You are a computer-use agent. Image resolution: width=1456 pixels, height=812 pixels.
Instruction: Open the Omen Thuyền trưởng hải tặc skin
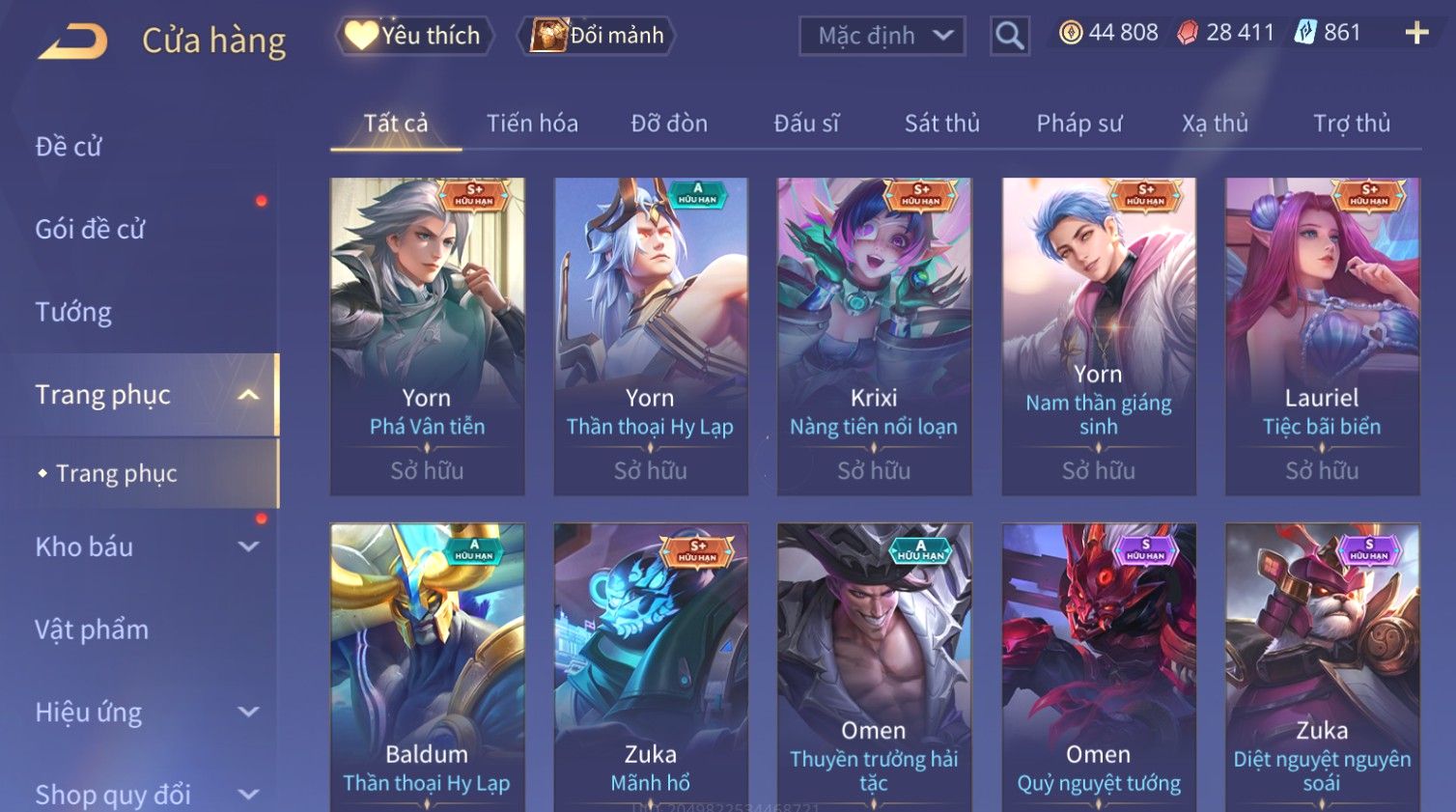pyautogui.click(x=874, y=666)
